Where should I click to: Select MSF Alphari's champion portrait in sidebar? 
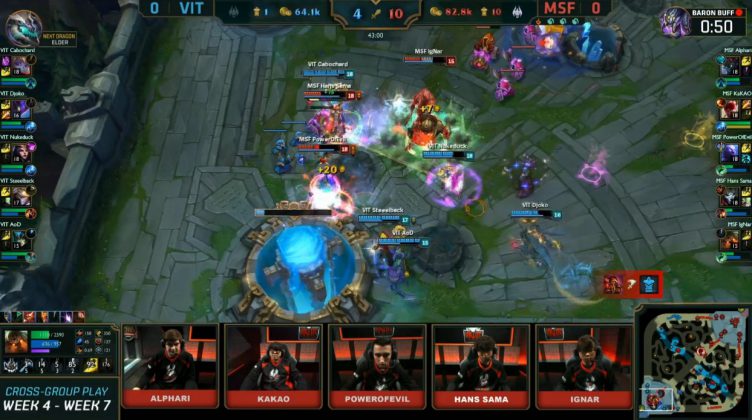(733, 65)
